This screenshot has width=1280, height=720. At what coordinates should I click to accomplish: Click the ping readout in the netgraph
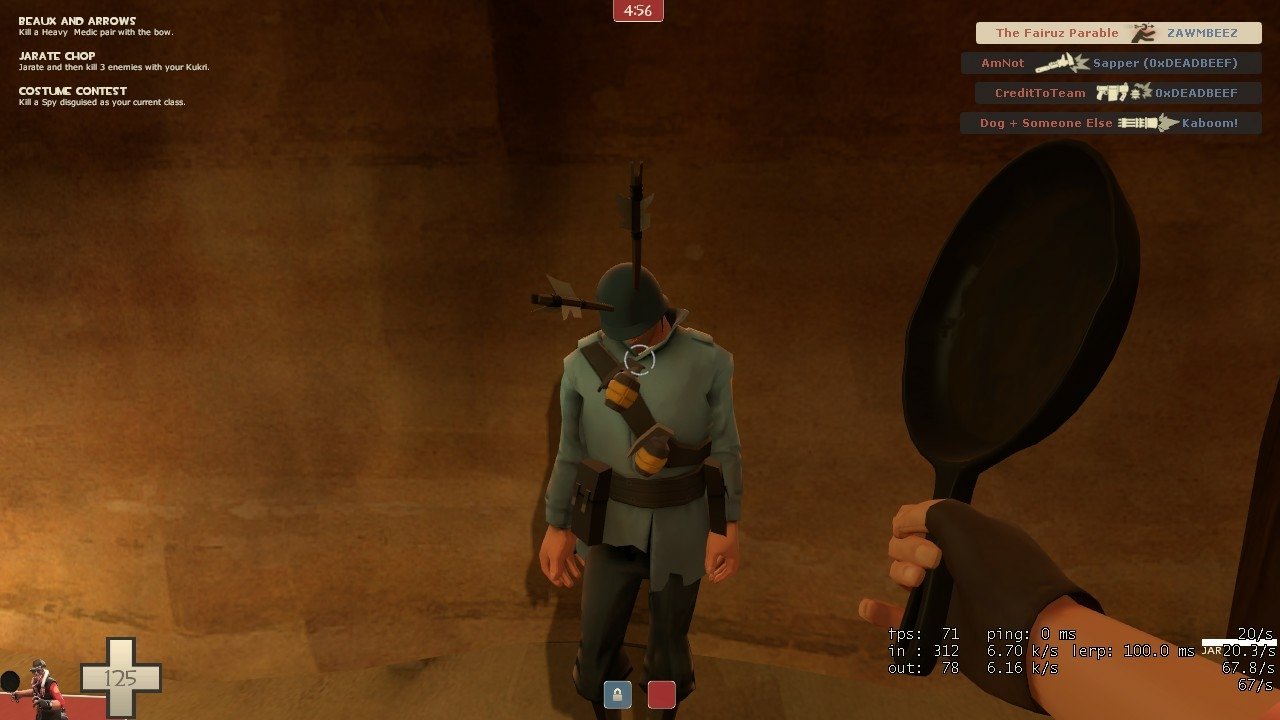pos(1030,633)
